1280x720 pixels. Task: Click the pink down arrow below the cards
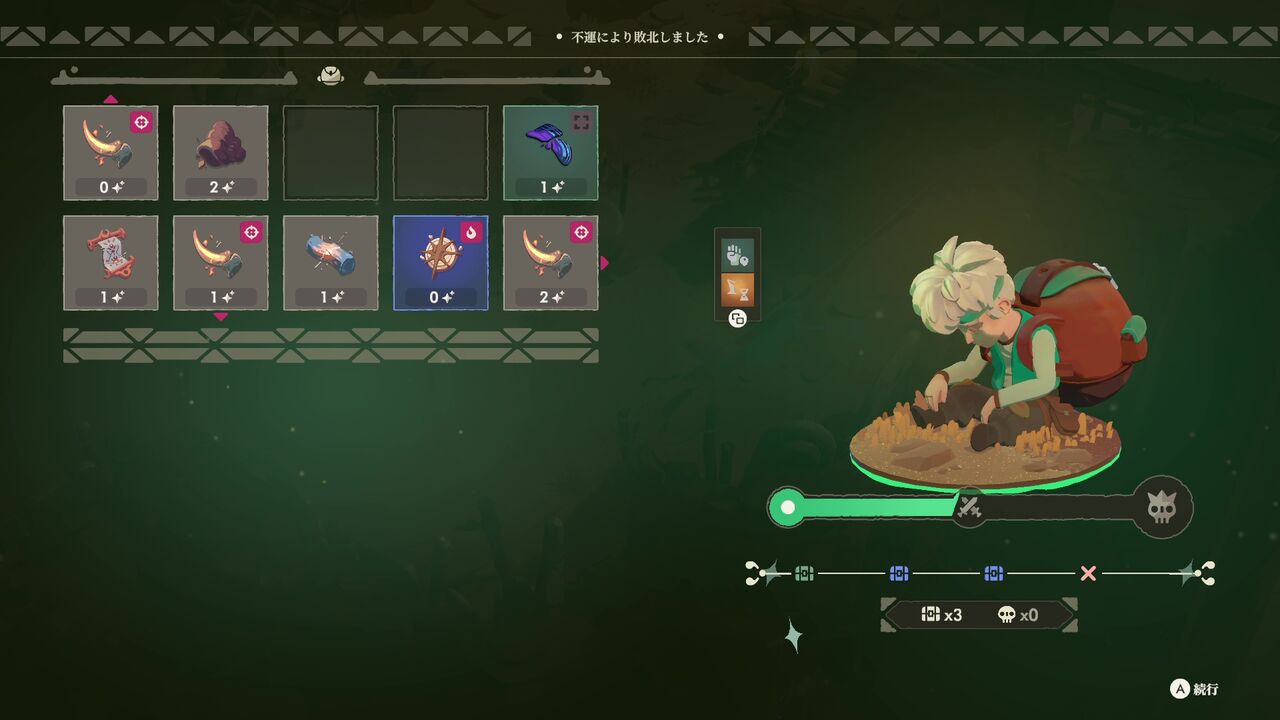tap(220, 317)
